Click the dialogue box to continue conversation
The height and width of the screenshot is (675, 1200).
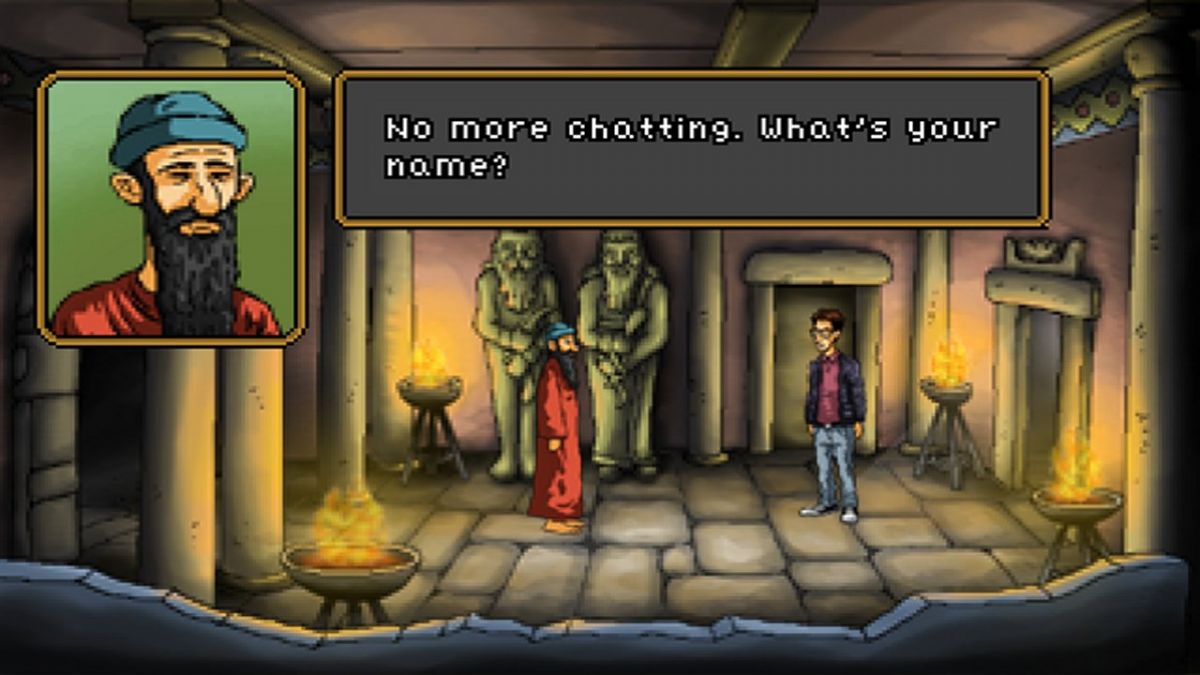click(x=692, y=148)
